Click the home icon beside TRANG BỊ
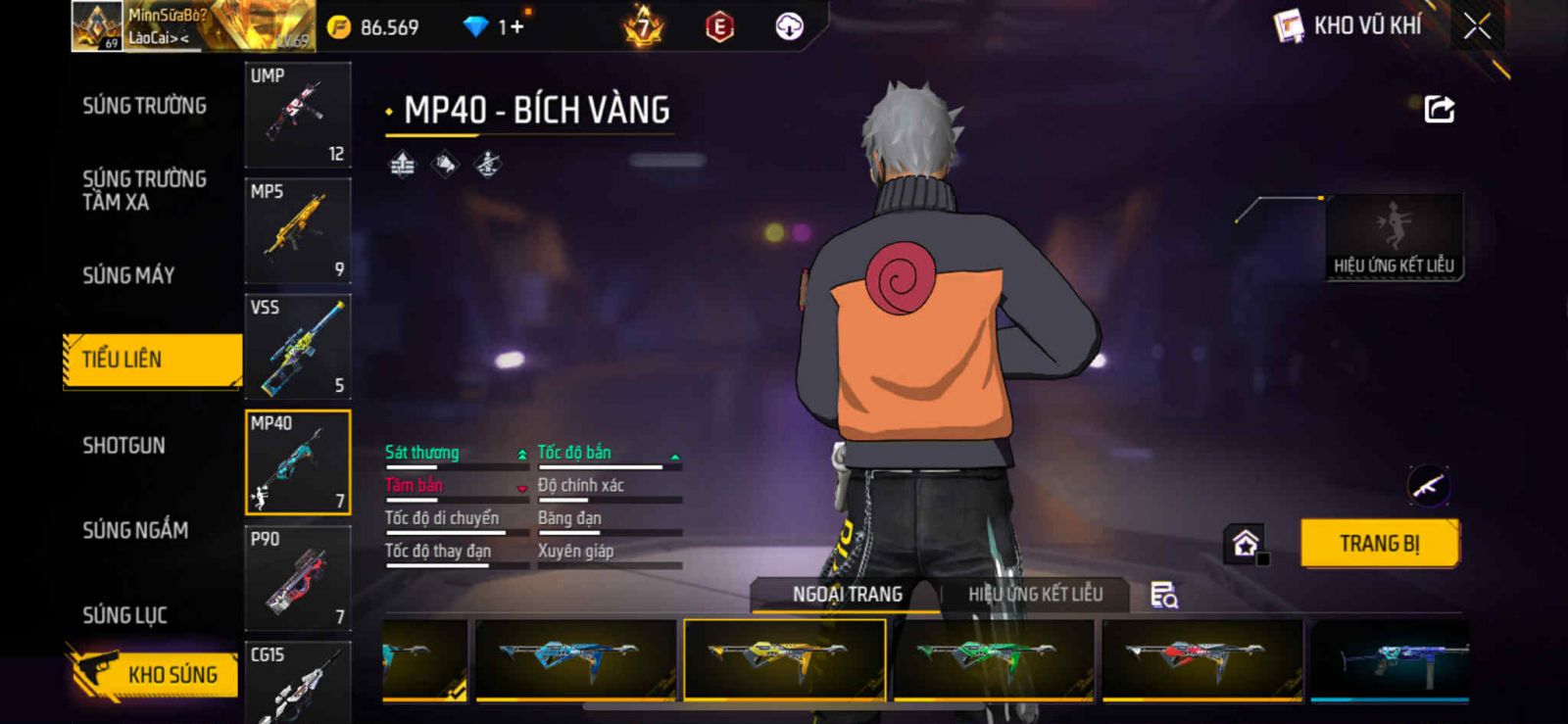The height and width of the screenshot is (724, 1568). tap(1246, 544)
